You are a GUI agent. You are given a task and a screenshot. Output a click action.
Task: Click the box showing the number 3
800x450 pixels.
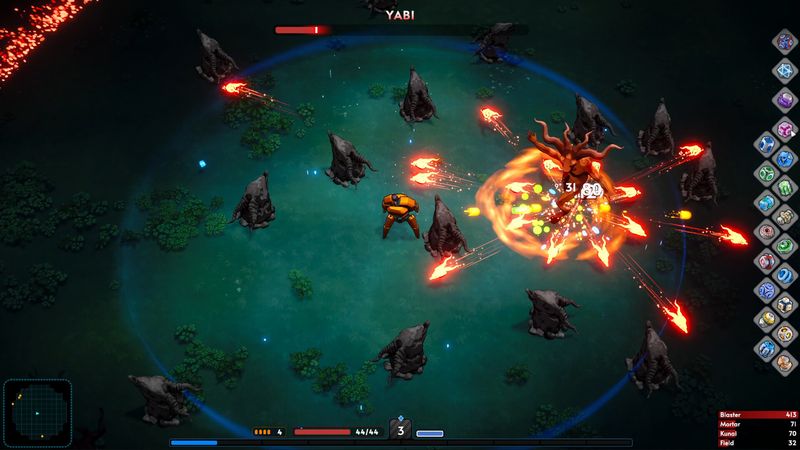401,431
